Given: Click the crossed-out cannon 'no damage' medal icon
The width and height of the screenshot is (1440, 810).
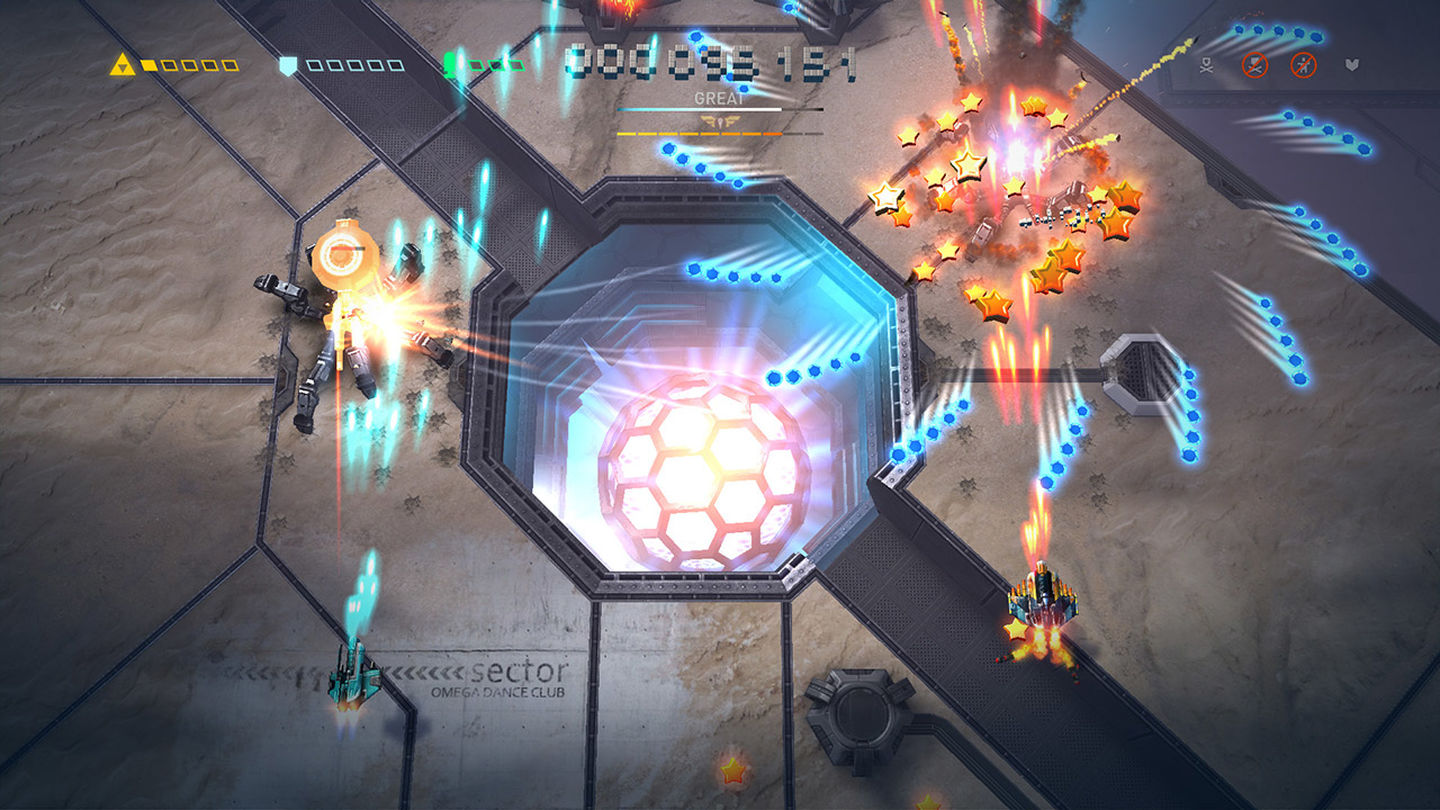Looking at the screenshot, I should coord(1255,66).
